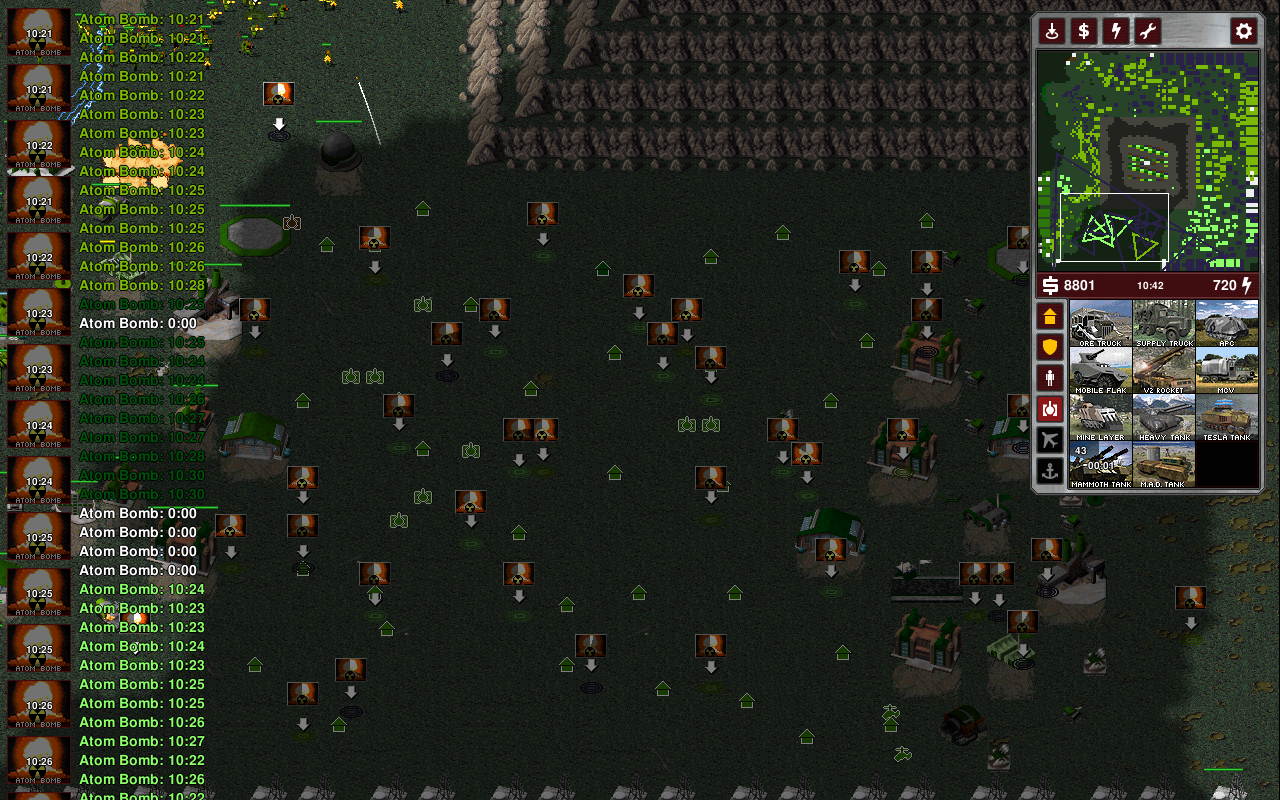Enable repair mode with the wrench button
The width and height of the screenshot is (1280, 800).
click(x=1147, y=31)
